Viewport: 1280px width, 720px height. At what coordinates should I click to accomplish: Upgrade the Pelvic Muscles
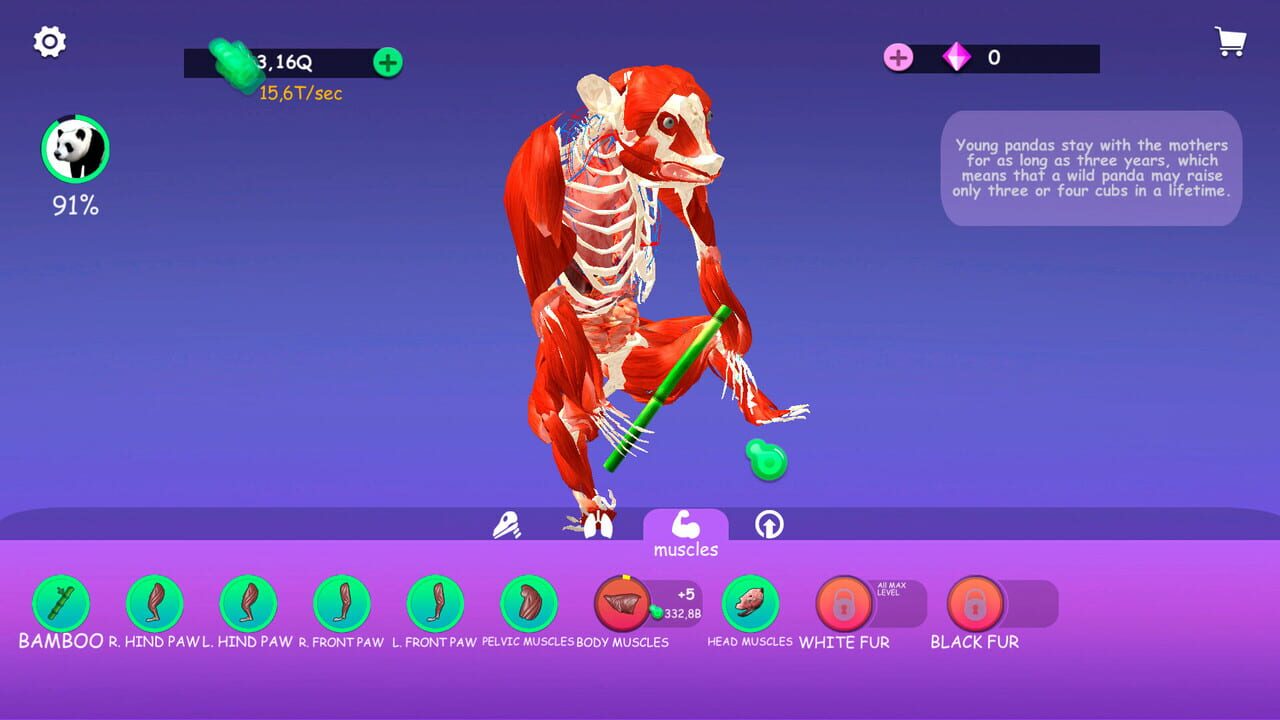pos(527,604)
